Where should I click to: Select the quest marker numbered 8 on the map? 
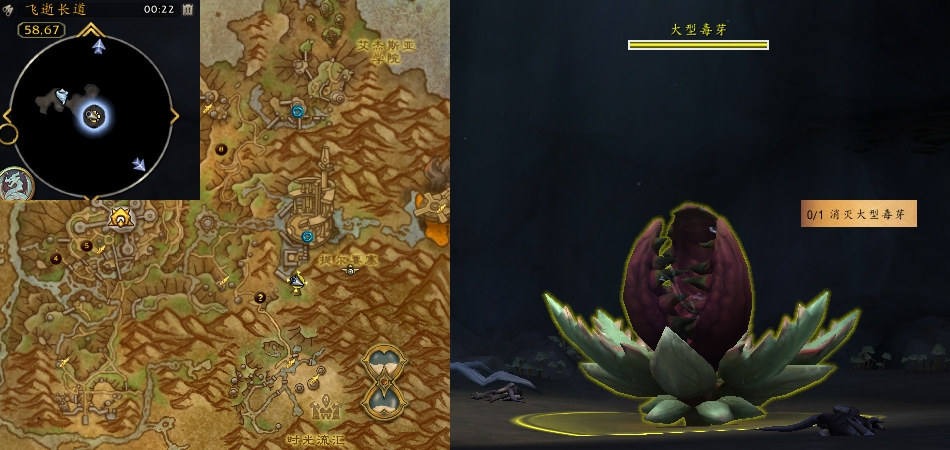click(x=221, y=149)
